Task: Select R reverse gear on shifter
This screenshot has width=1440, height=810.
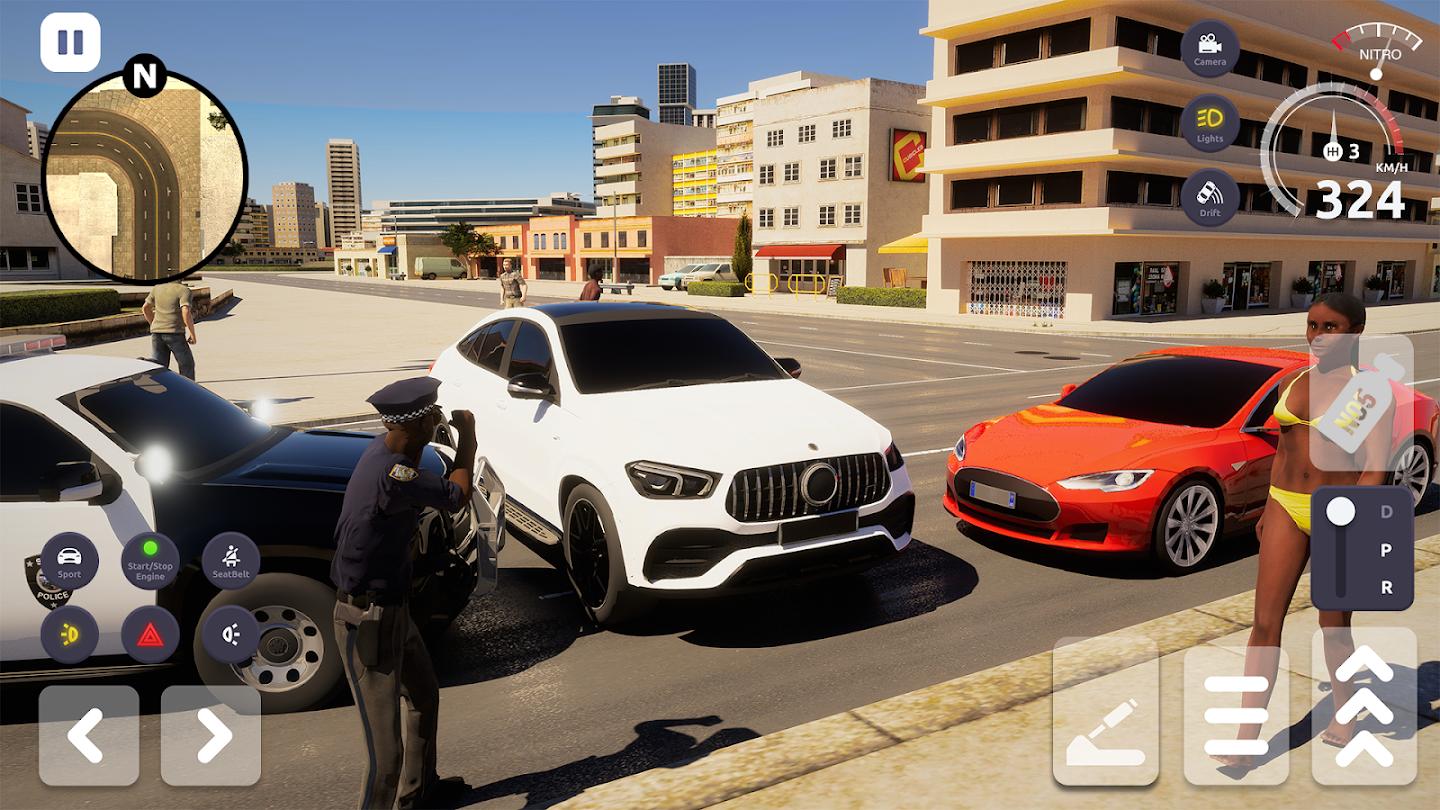Action: coord(1386,587)
